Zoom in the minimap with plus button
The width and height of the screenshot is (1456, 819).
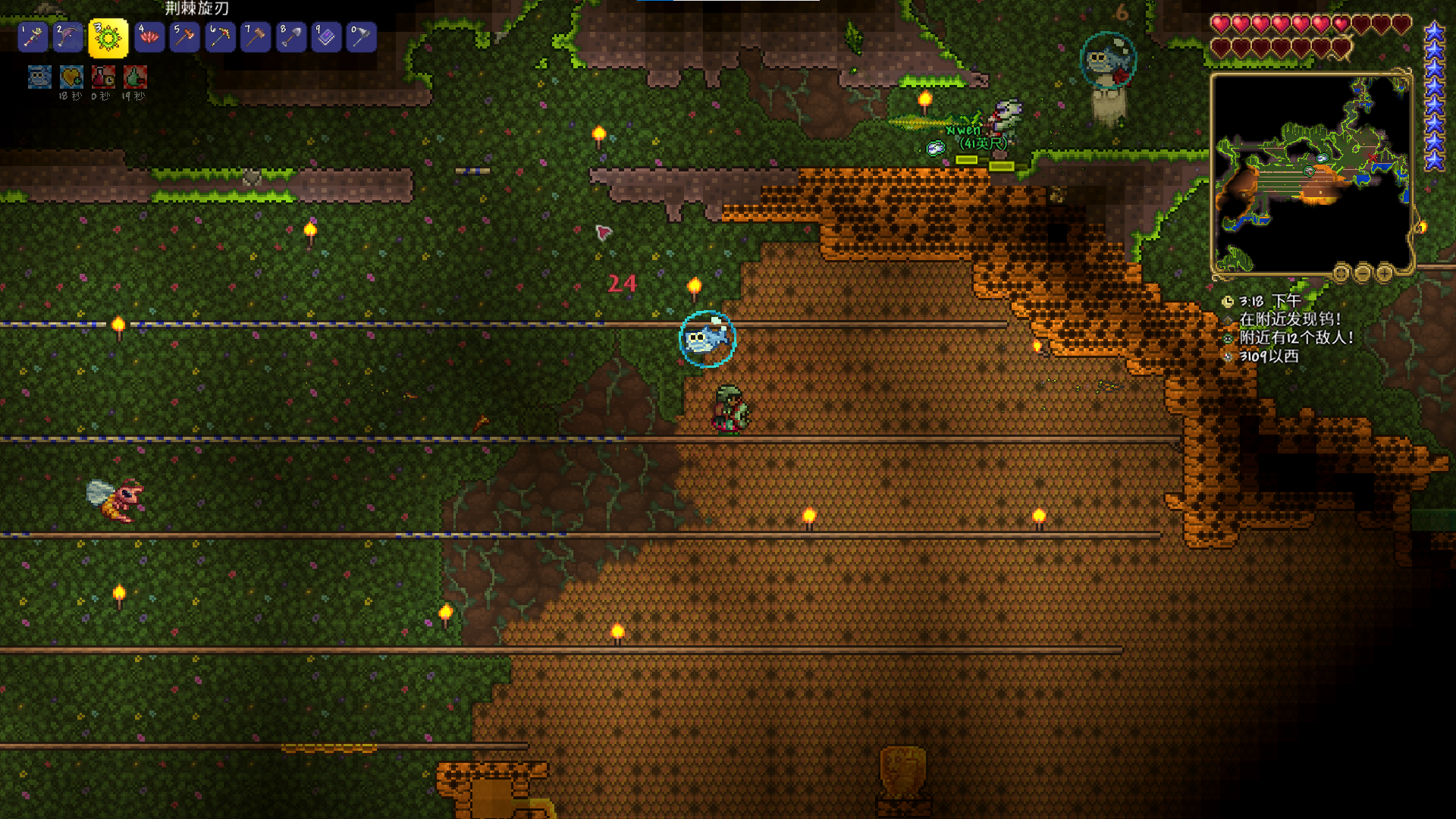(x=1385, y=272)
